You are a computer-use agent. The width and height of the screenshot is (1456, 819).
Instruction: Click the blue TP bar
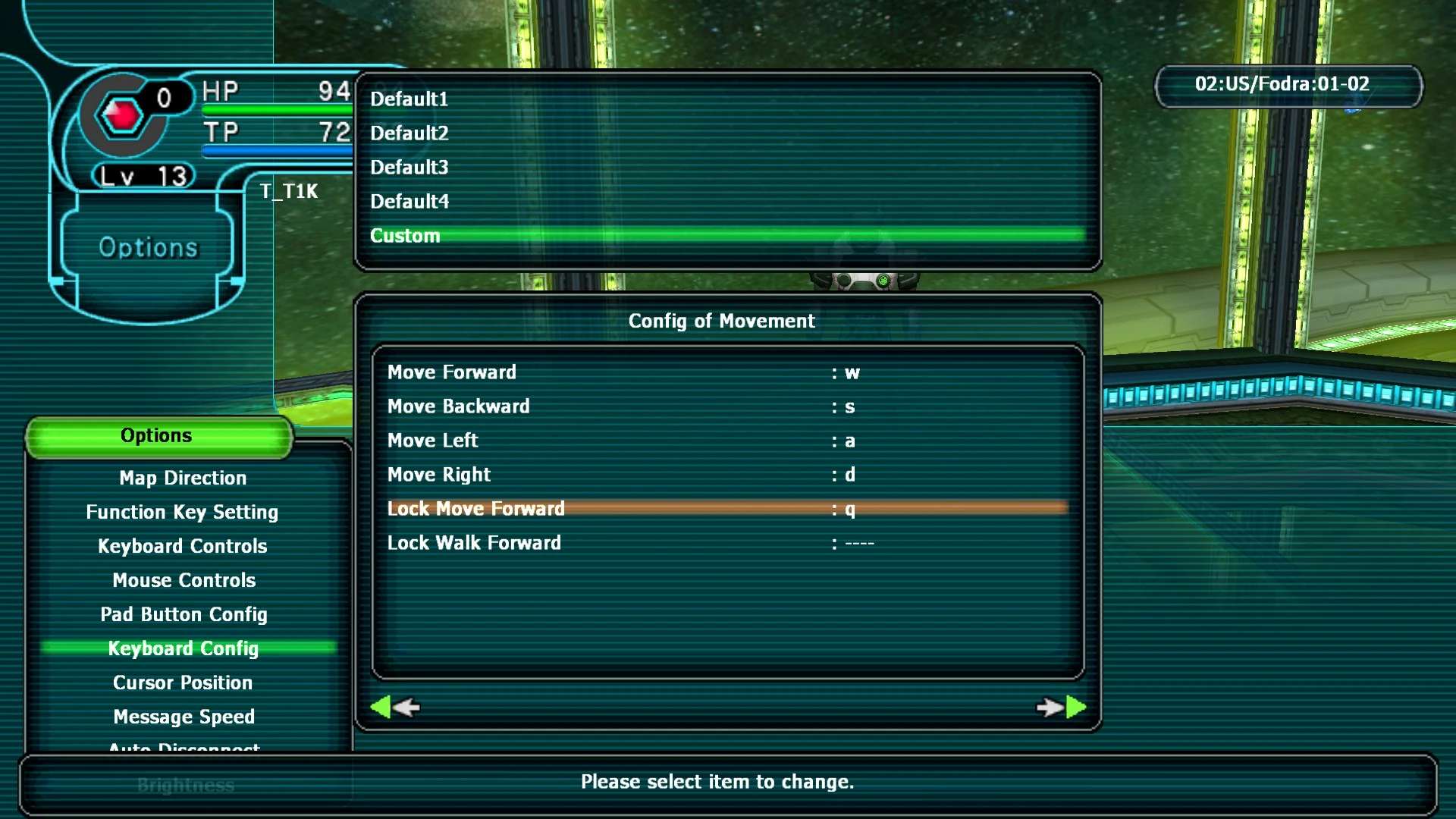click(x=273, y=151)
